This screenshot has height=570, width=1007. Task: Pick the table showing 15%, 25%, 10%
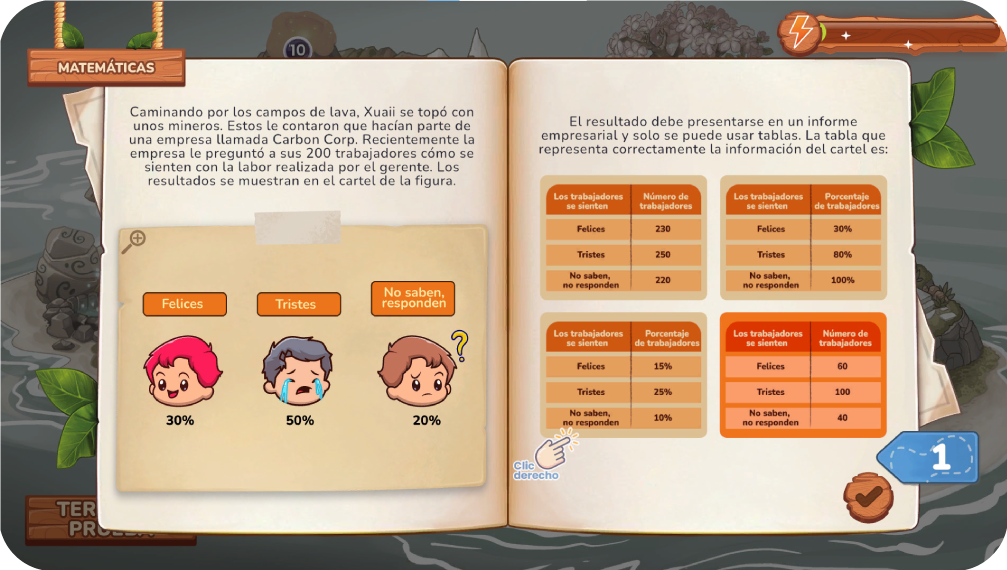623,375
